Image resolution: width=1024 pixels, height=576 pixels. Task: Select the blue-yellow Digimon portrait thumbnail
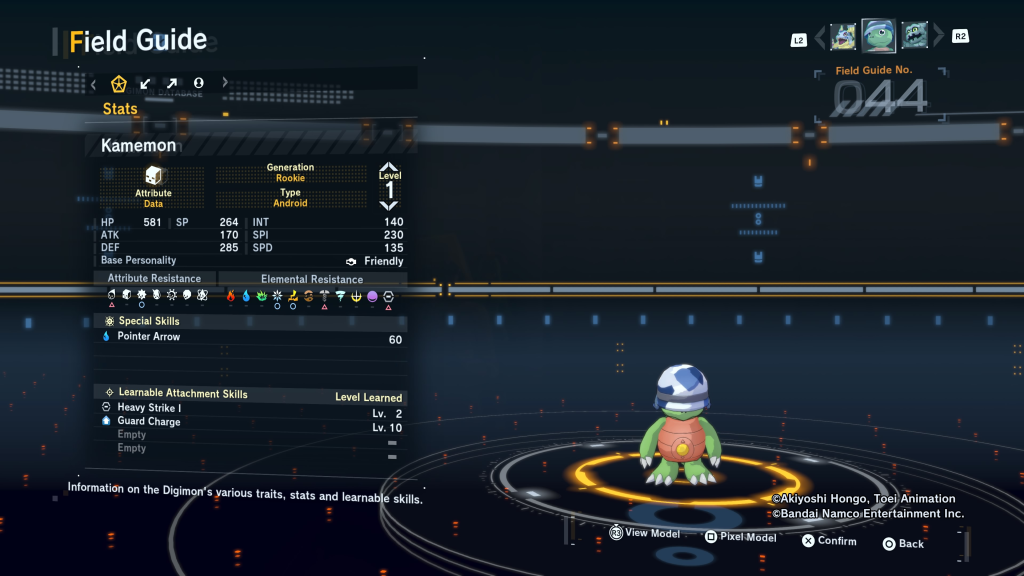(843, 37)
